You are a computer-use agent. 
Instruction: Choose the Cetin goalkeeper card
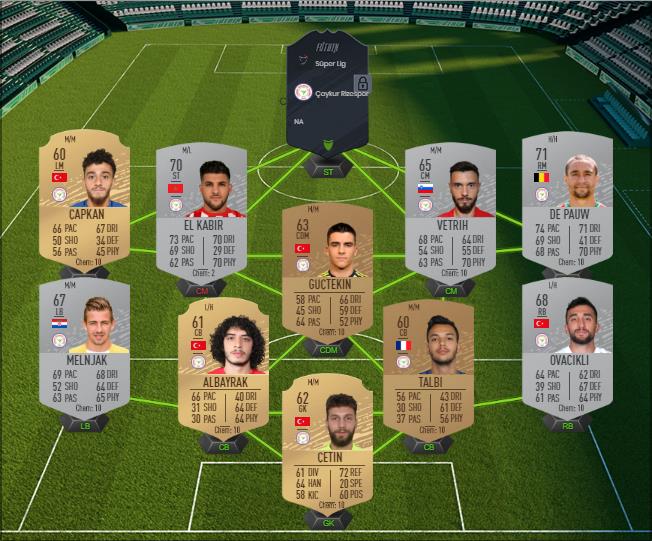[x=327, y=438]
